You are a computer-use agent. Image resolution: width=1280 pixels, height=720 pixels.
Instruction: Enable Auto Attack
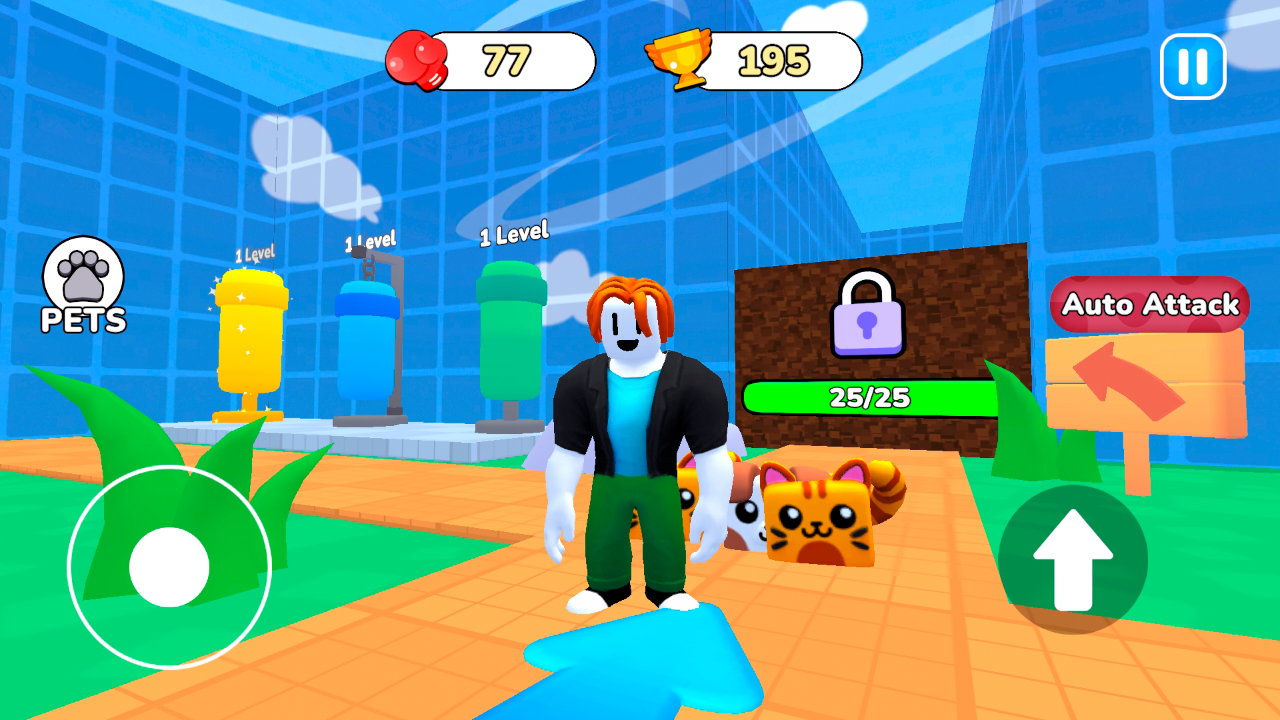point(1148,306)
